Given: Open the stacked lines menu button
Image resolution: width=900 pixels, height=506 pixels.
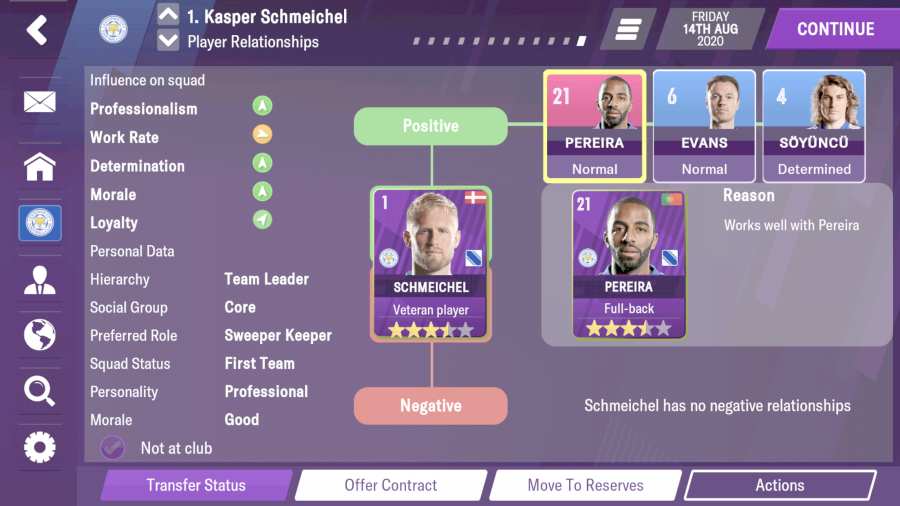Looking at the screenshot, I should pyautogui.click(x=627, y=30).
